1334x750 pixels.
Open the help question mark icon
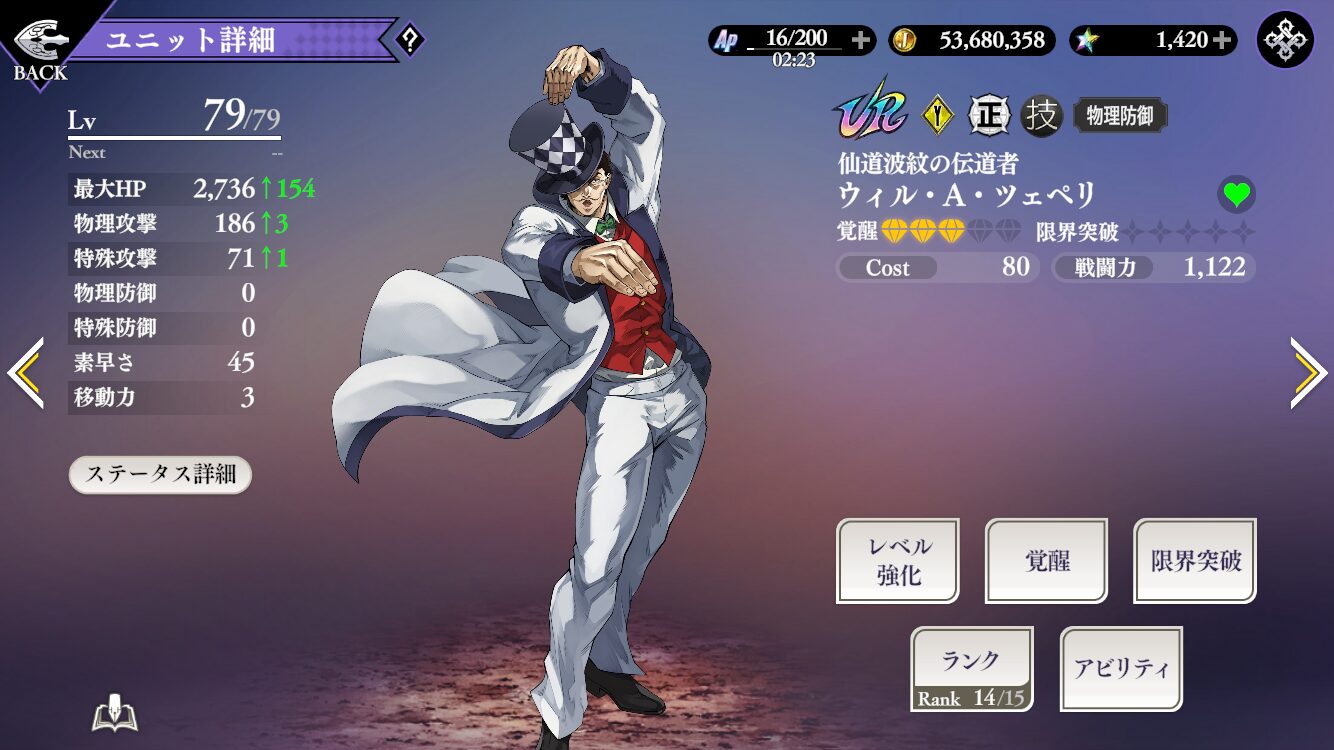[410, 41]
